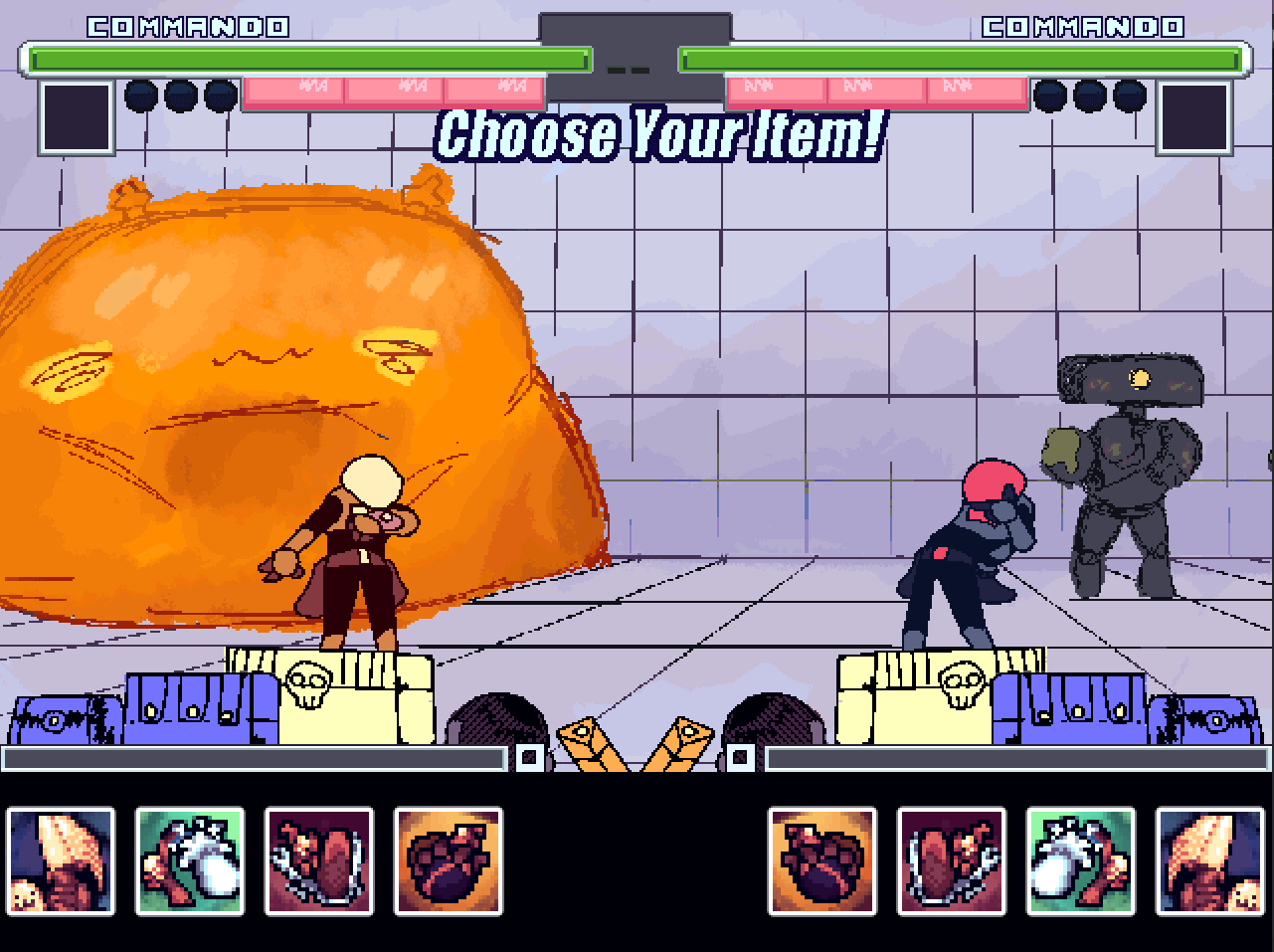Choose player two's dark heart item on orange
This screenshot has width=1274, height=952.
pyautogui.click(x=822, y=861)
